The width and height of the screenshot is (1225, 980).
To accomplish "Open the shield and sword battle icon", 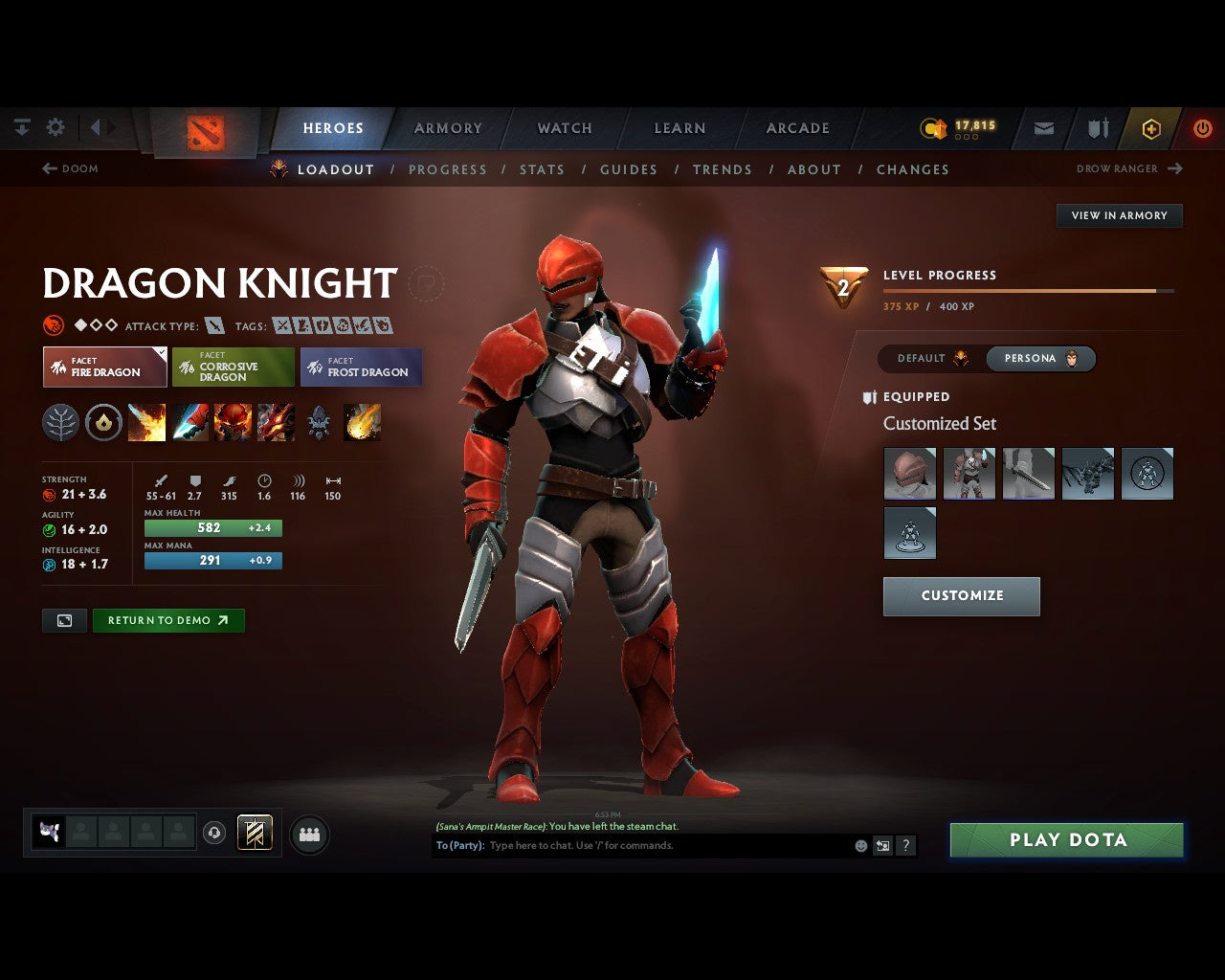I will [1097, 127].
